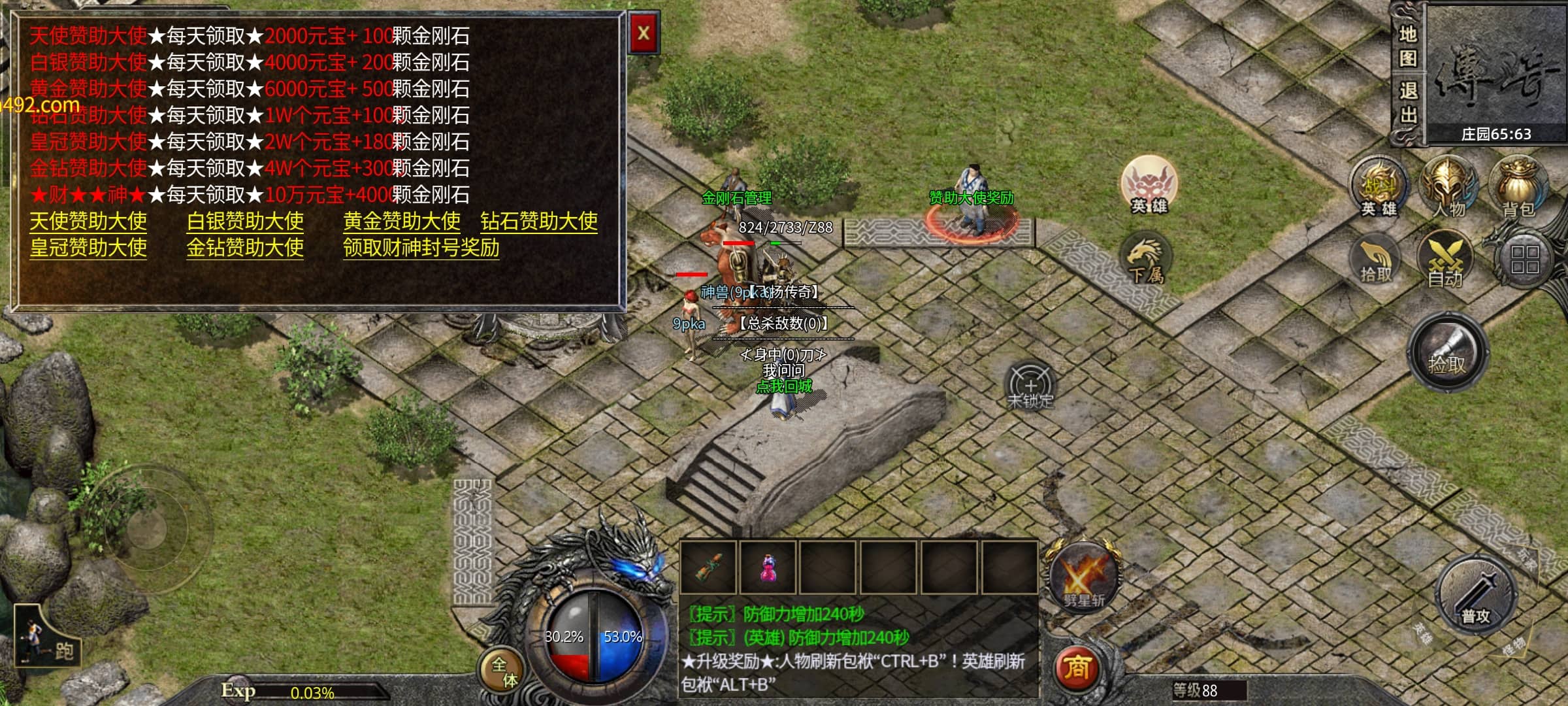Close the sponsor rewards dialog

(x=644, y=33)
